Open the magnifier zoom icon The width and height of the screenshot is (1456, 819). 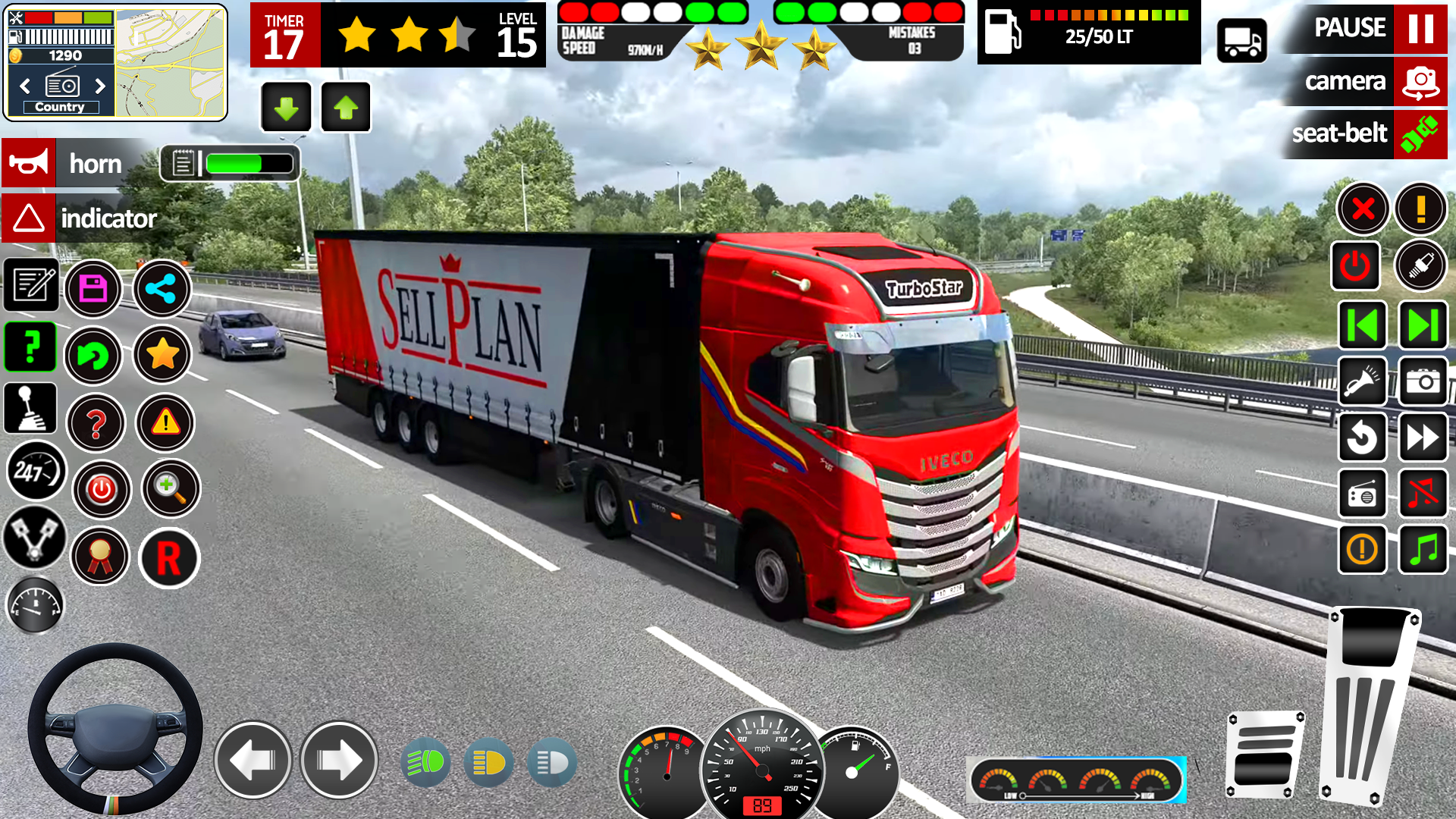tap(171, 488)
